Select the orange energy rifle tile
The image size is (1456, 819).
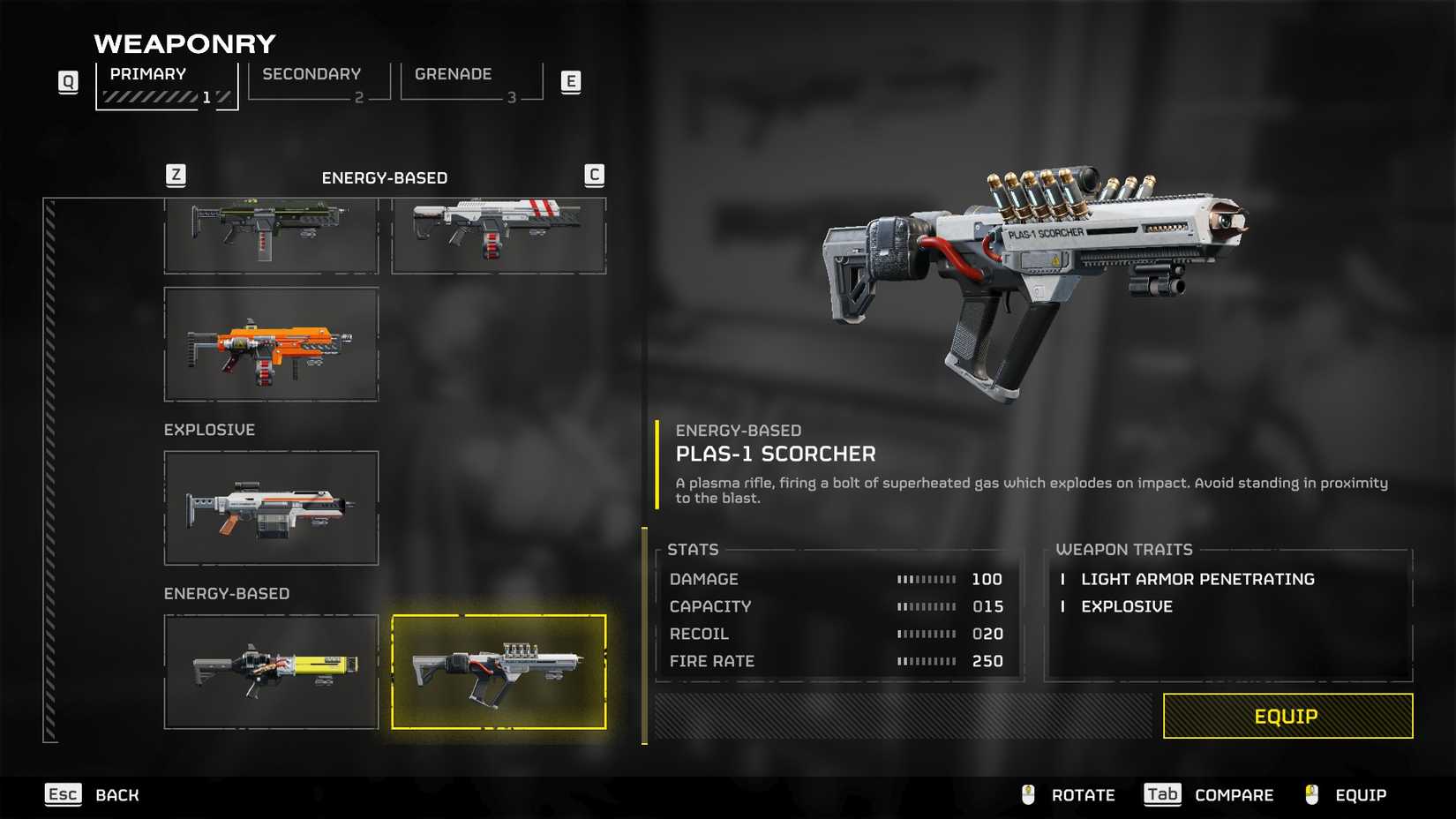pos(271,344)
